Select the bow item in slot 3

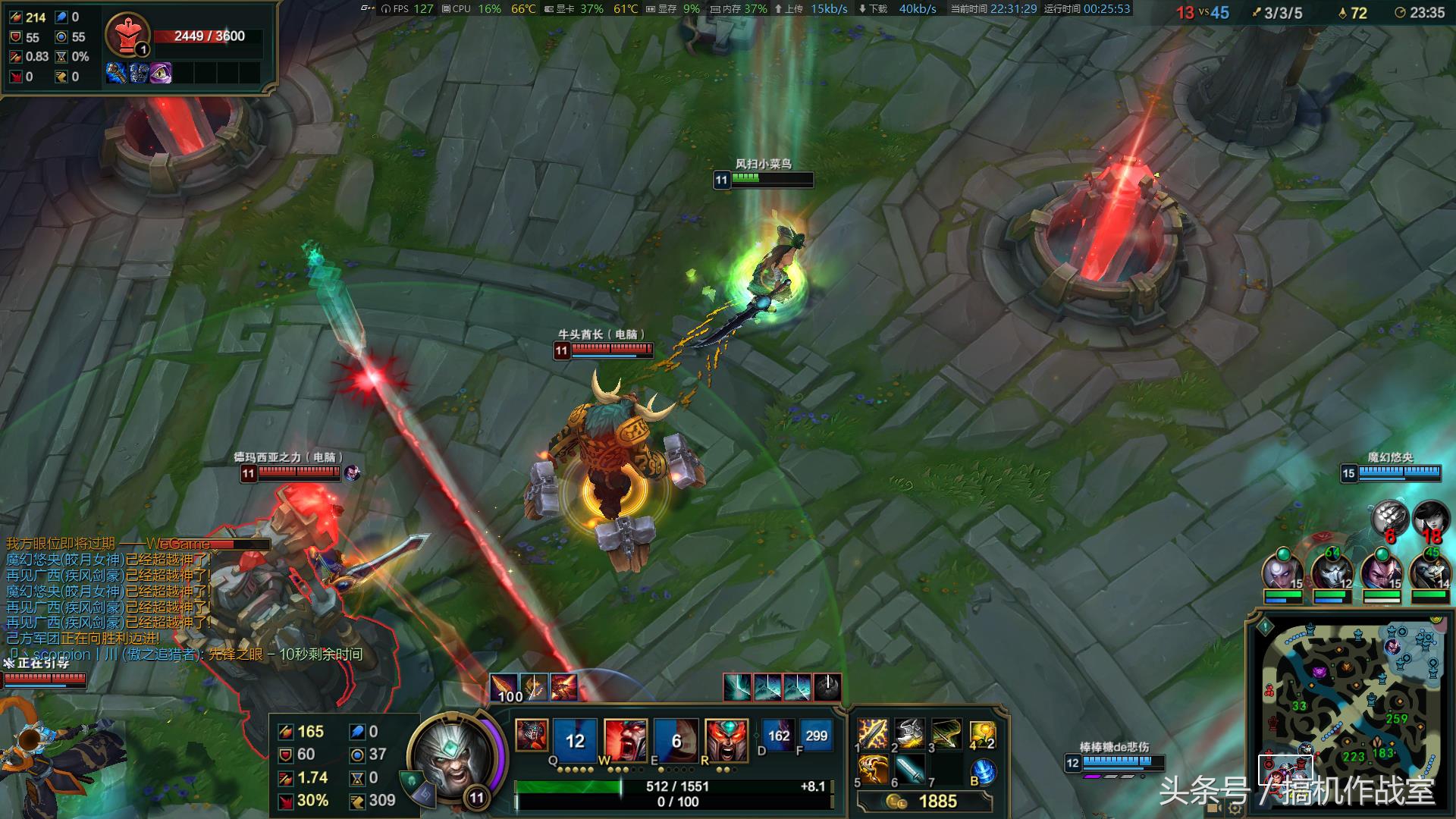click(946, 734)
